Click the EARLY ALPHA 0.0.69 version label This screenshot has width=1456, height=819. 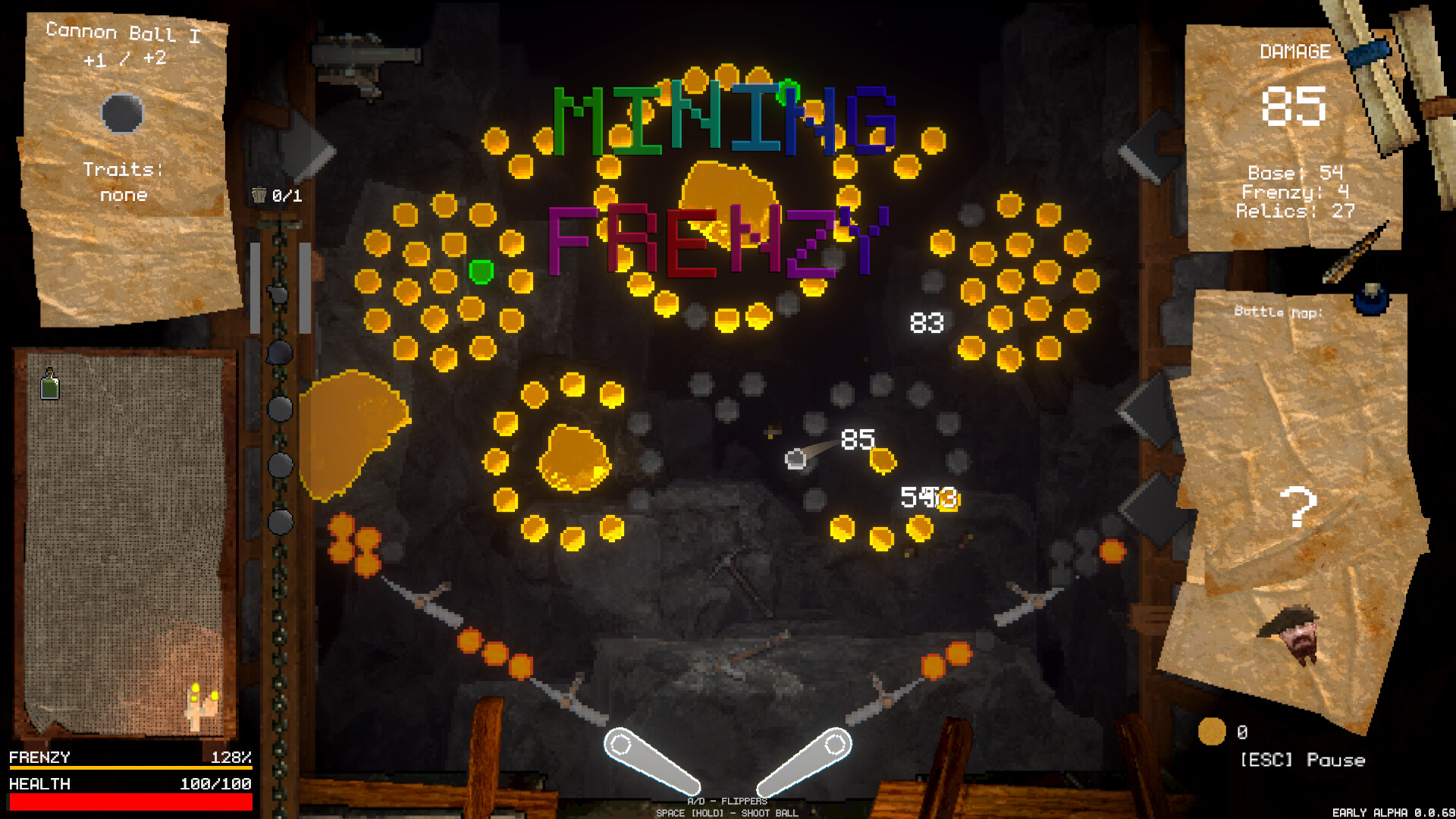(1392, 810)
